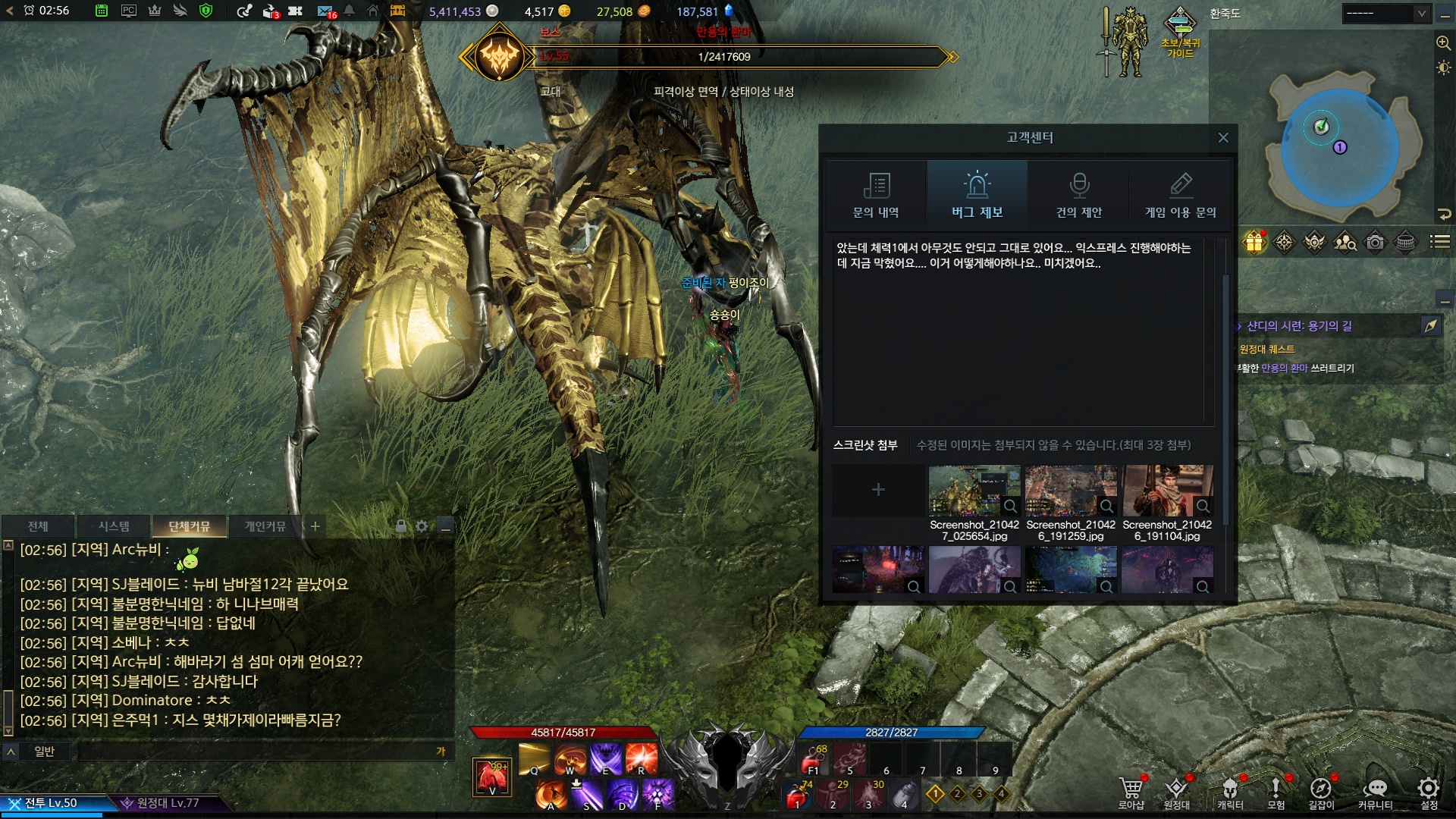Open the 로아샵 shop menu
Image resolution: width=1456 pixels, height=819 pixels.
point(1131,792)
